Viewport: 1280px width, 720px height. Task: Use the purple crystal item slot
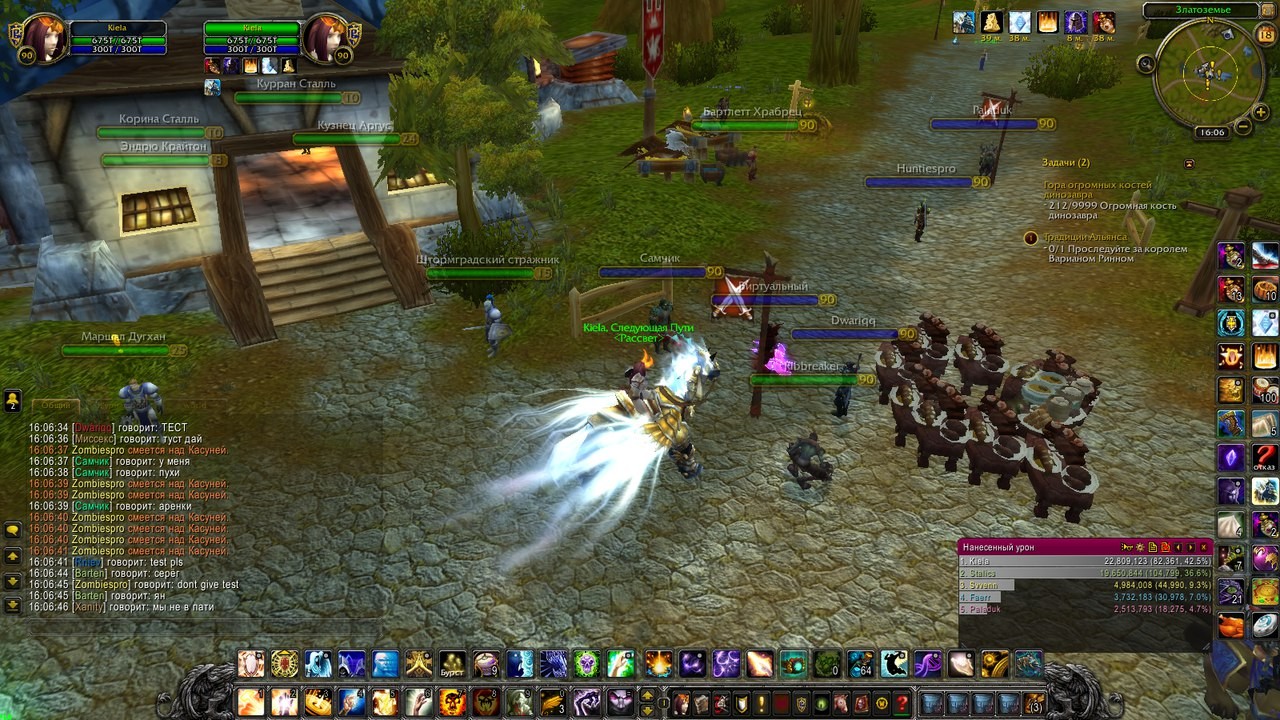click(1231, 458)
